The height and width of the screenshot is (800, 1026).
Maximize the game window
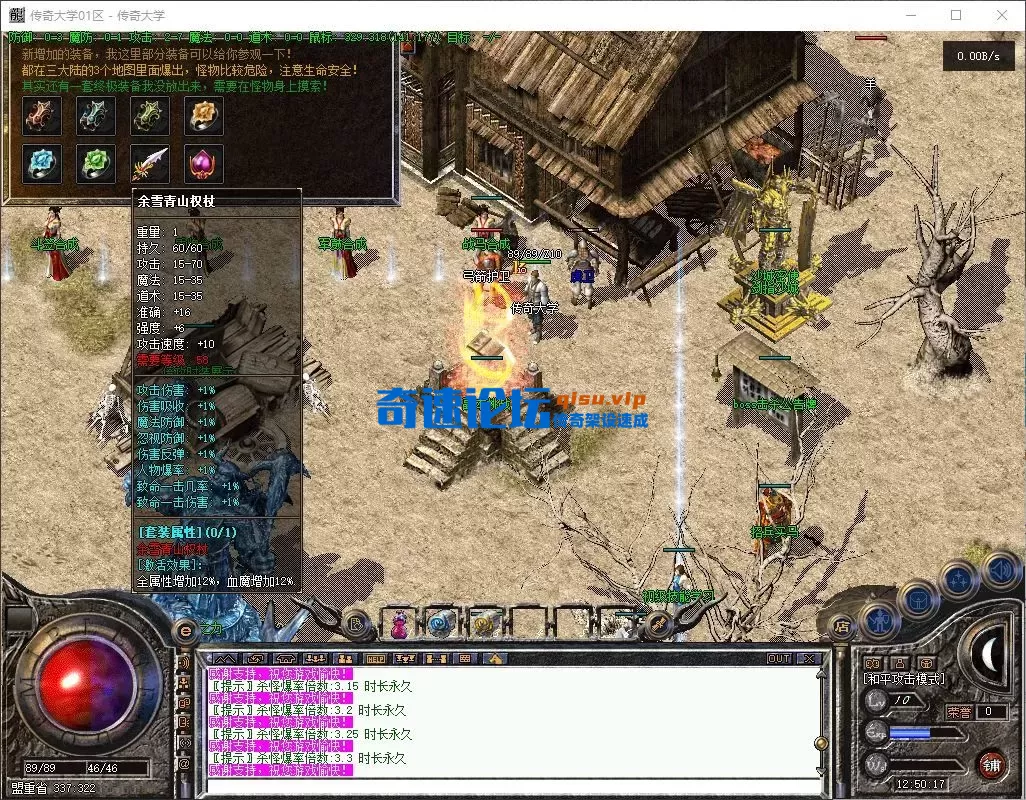tap(956, 15)
